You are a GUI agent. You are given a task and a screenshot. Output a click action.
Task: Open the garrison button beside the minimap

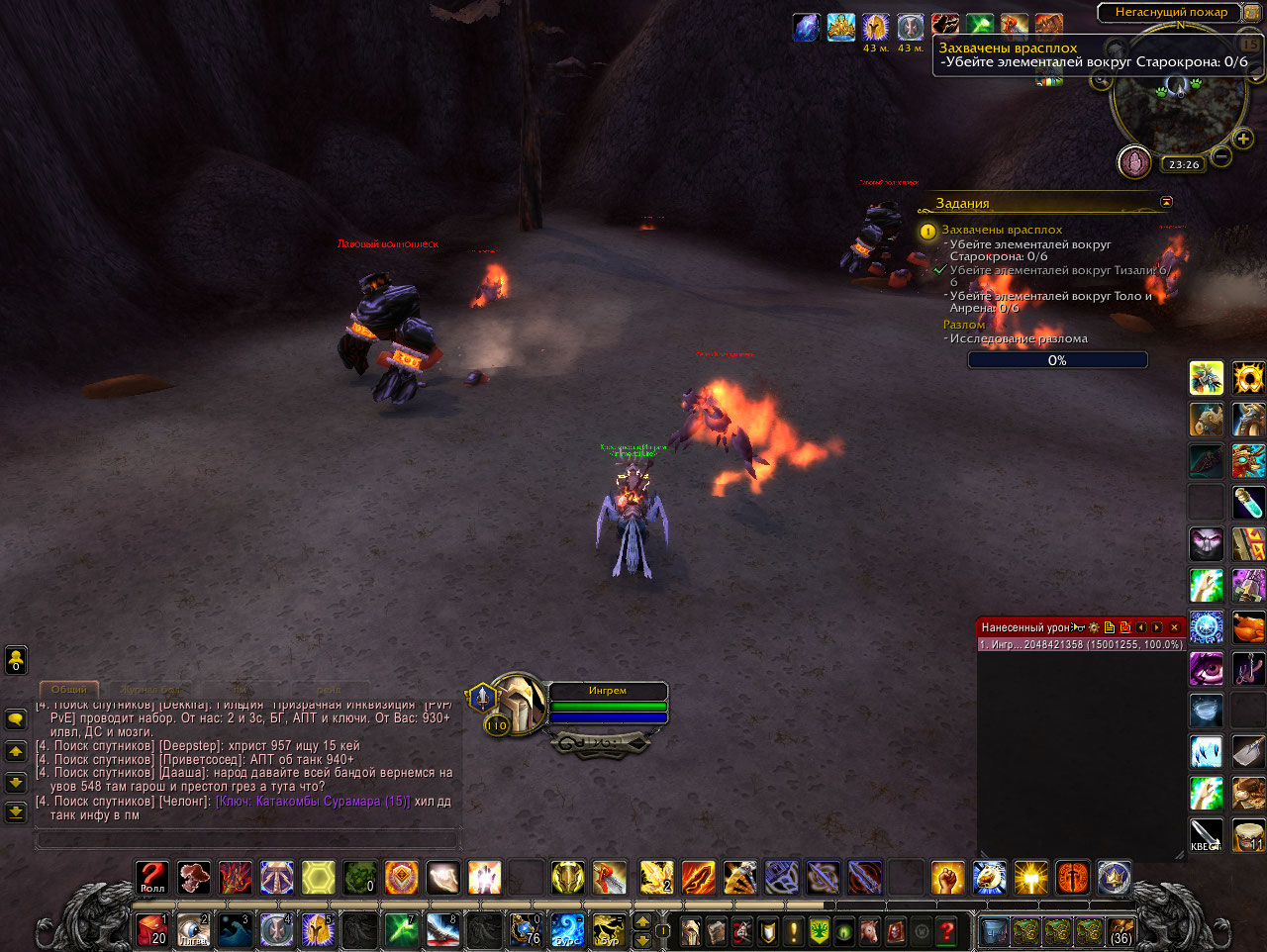(x=1134, y=161)
